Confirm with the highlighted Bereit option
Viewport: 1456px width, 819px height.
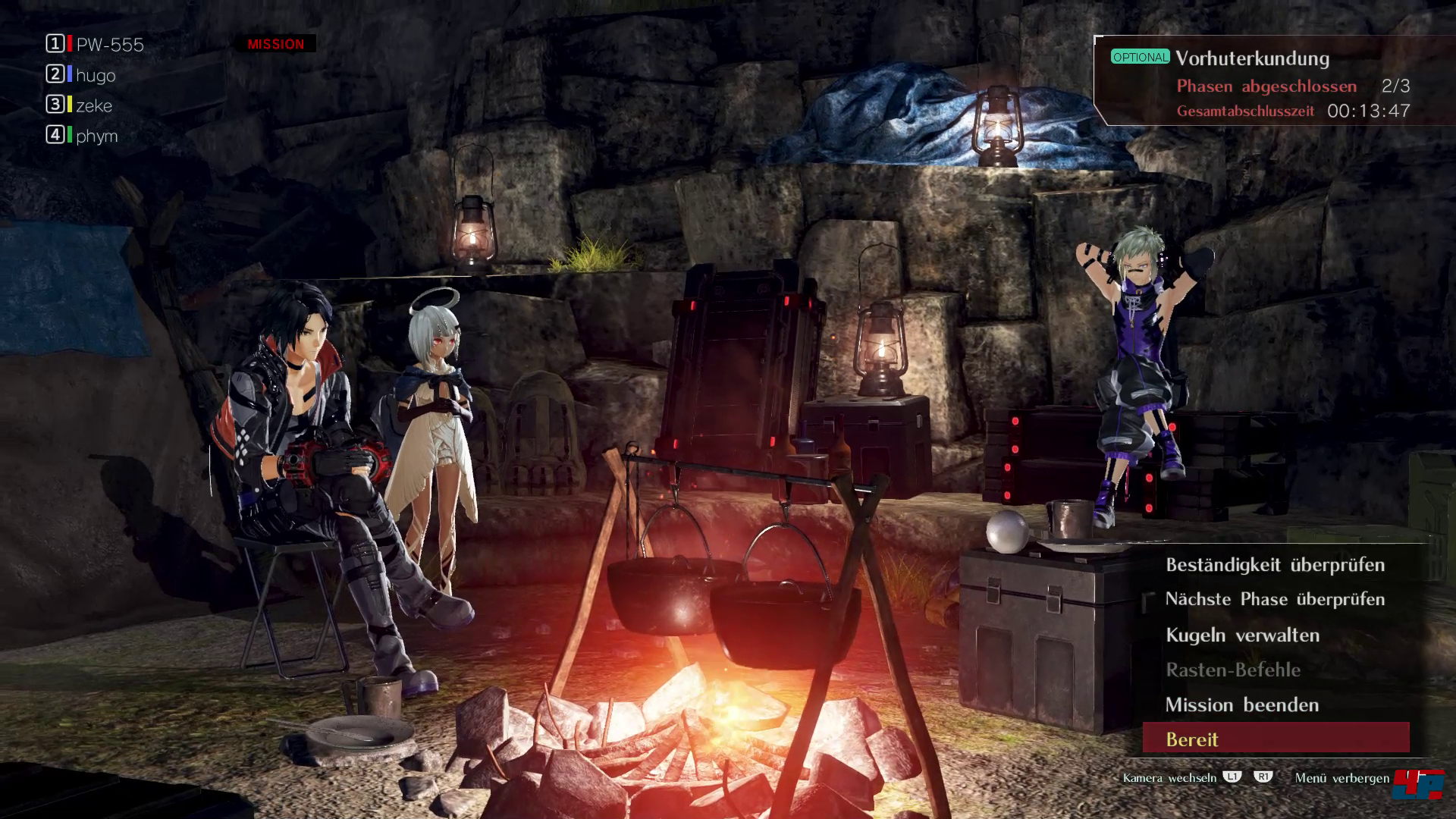coord(1276,739)
